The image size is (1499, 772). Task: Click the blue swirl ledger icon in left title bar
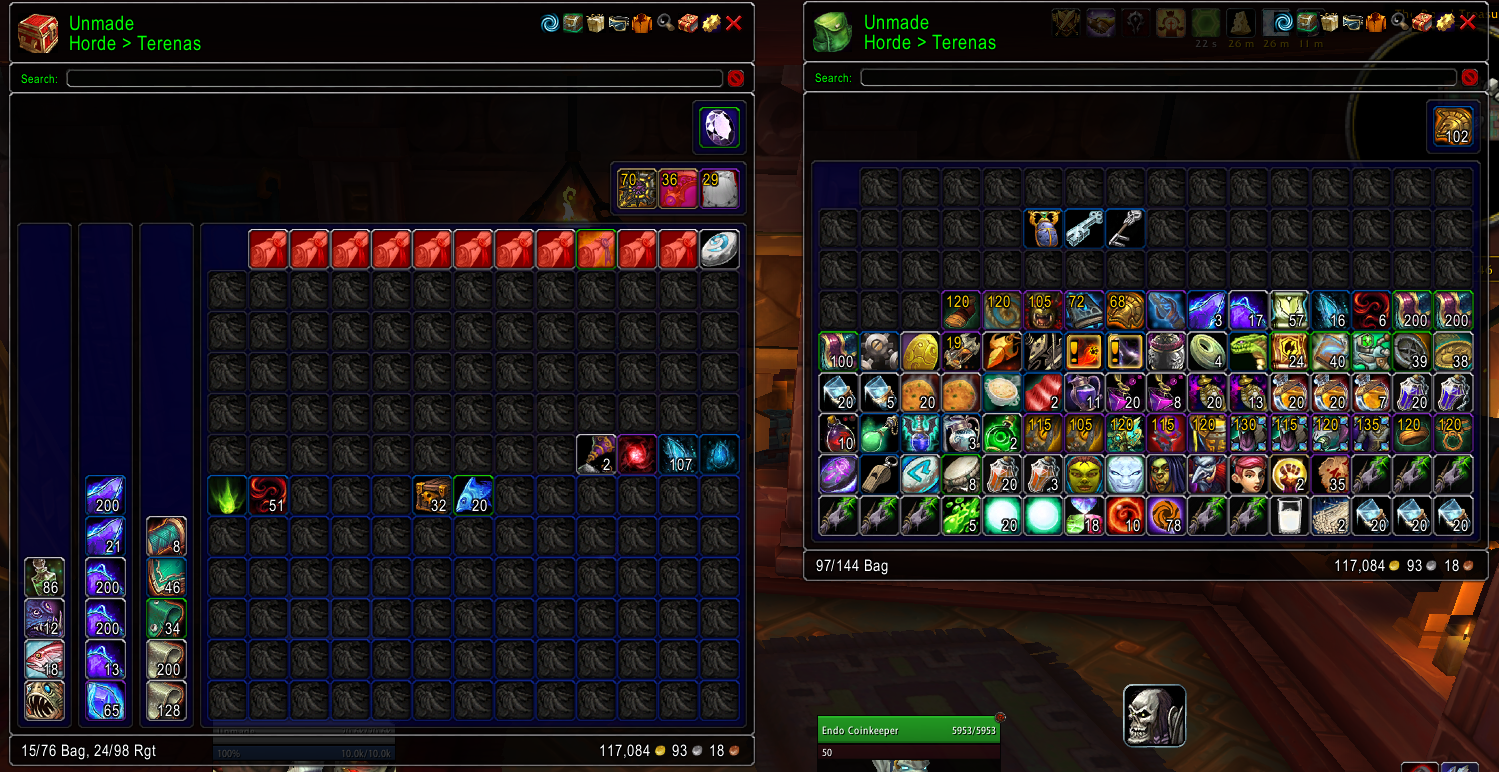click(x=548, y=22)
